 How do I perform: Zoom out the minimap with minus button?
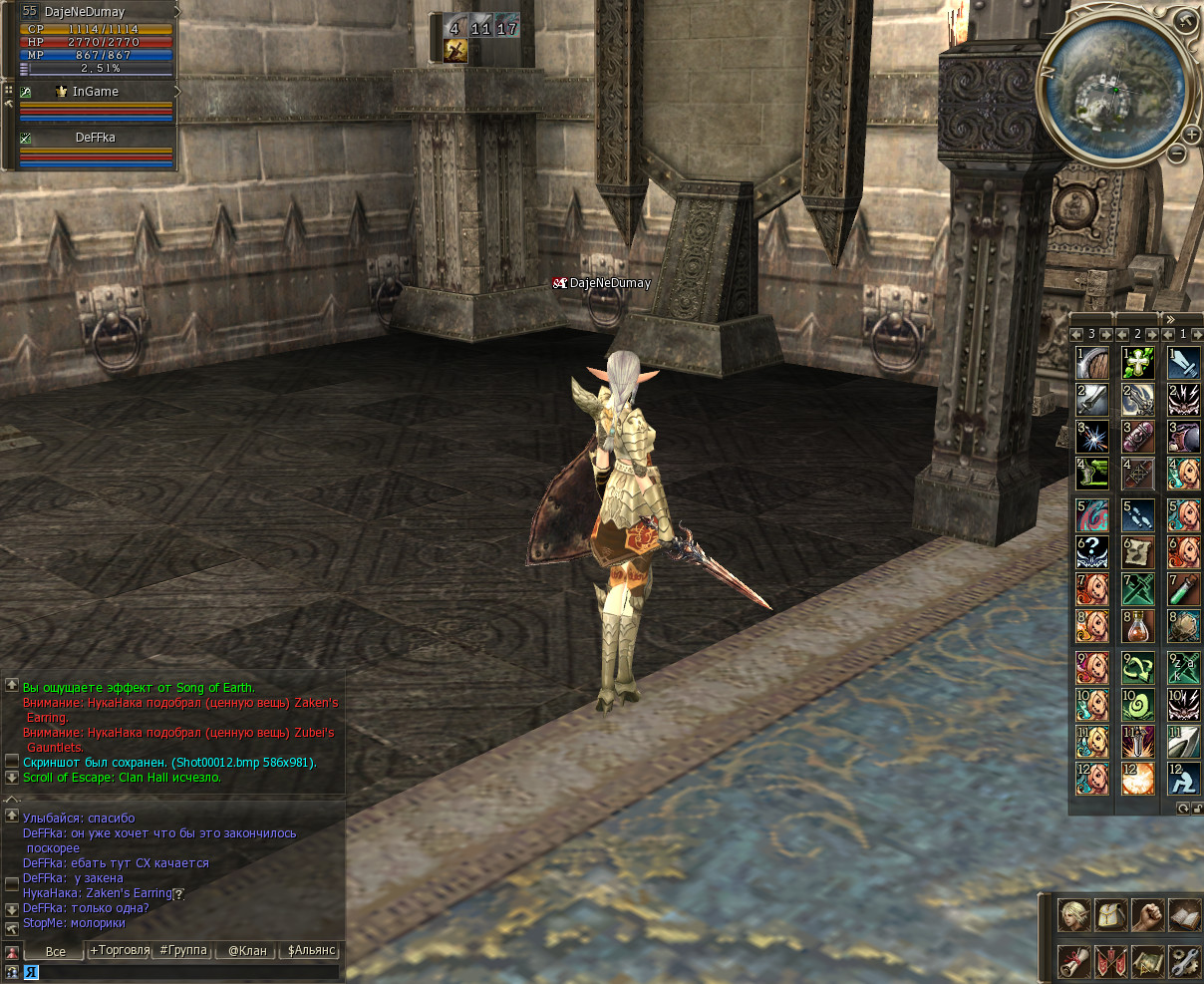point(1177,154)
